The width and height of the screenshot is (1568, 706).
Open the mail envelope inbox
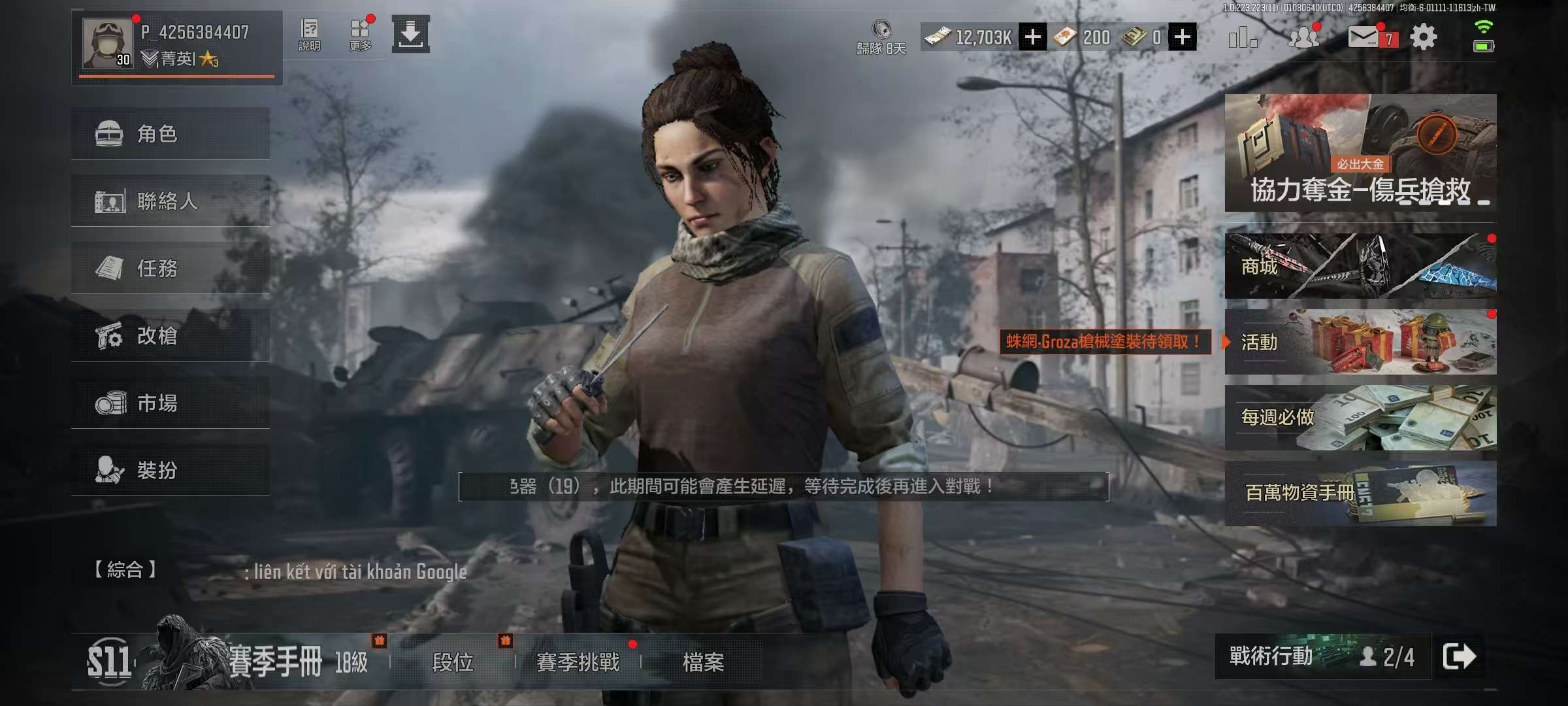pyautogui.click(x=1364, y=37)
